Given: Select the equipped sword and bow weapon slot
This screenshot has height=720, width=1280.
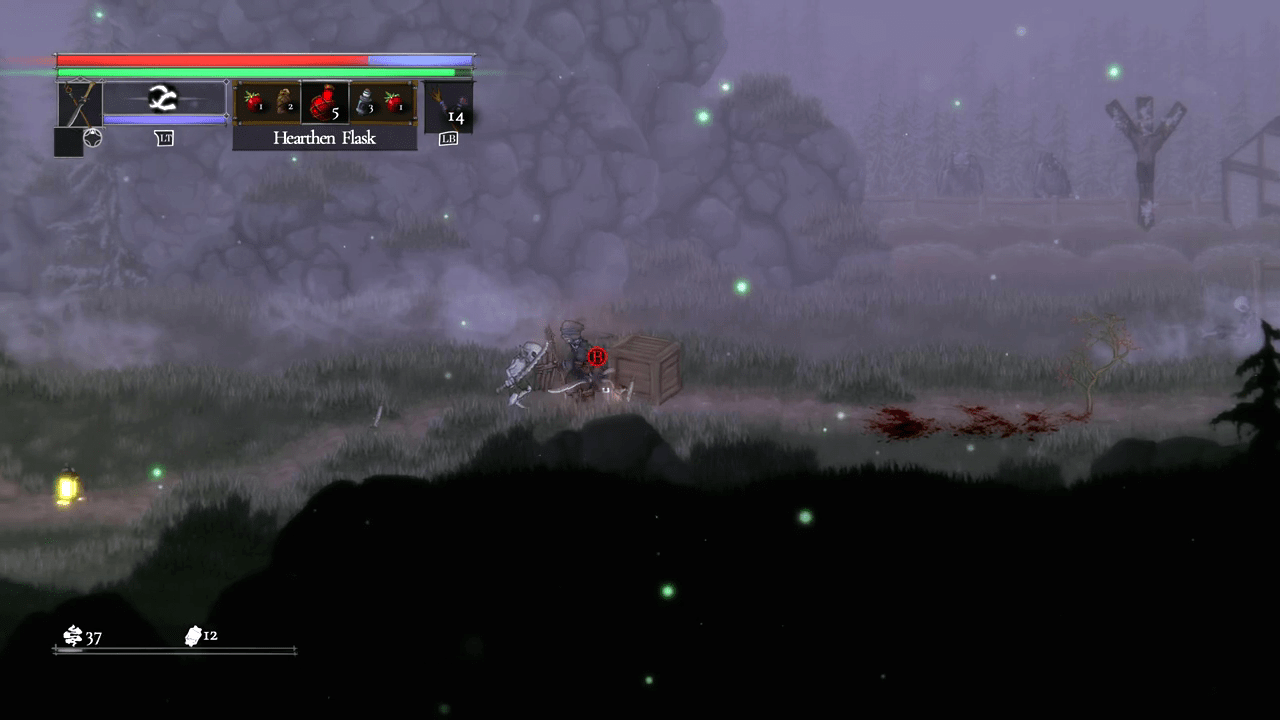Looking at the screenshot, I should tap(78, 104).
